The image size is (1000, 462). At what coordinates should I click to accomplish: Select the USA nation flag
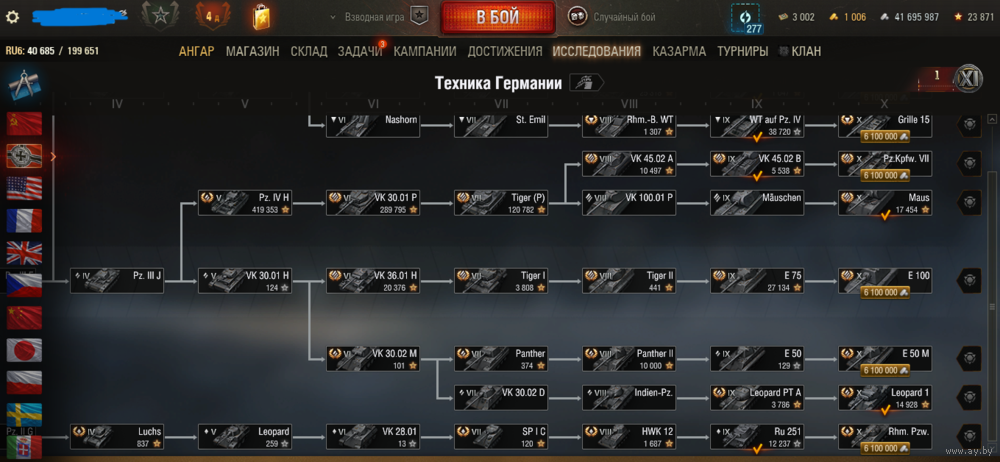coord(23,188)
